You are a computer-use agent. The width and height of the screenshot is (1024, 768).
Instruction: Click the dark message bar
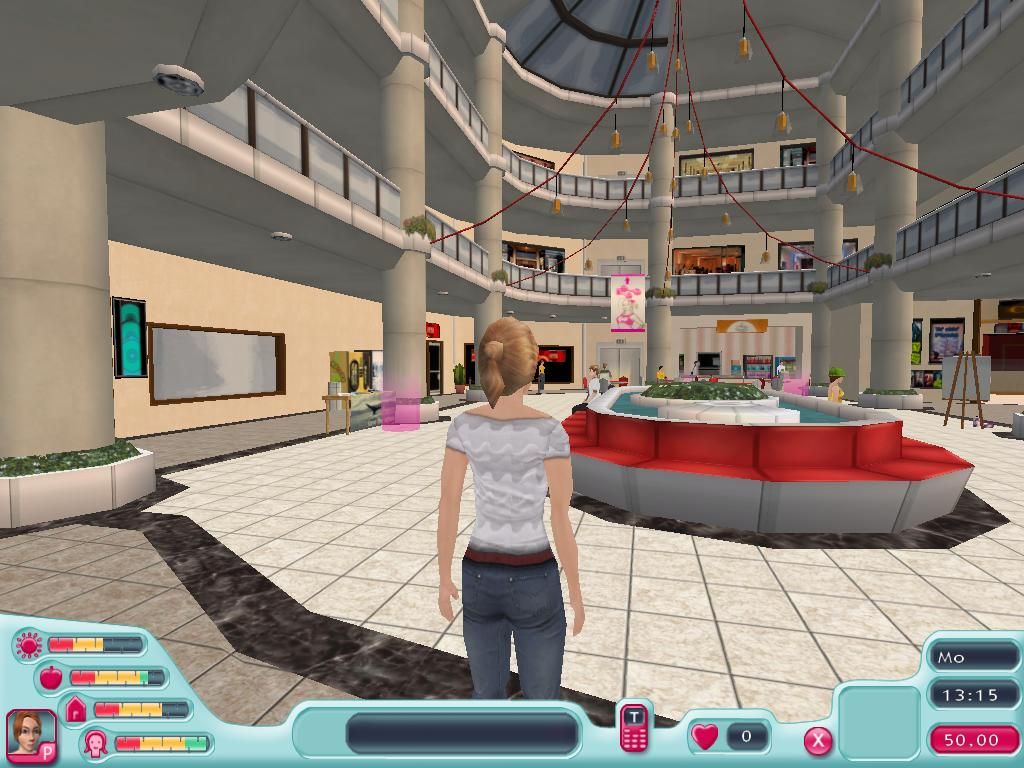(x=462, y=733)
